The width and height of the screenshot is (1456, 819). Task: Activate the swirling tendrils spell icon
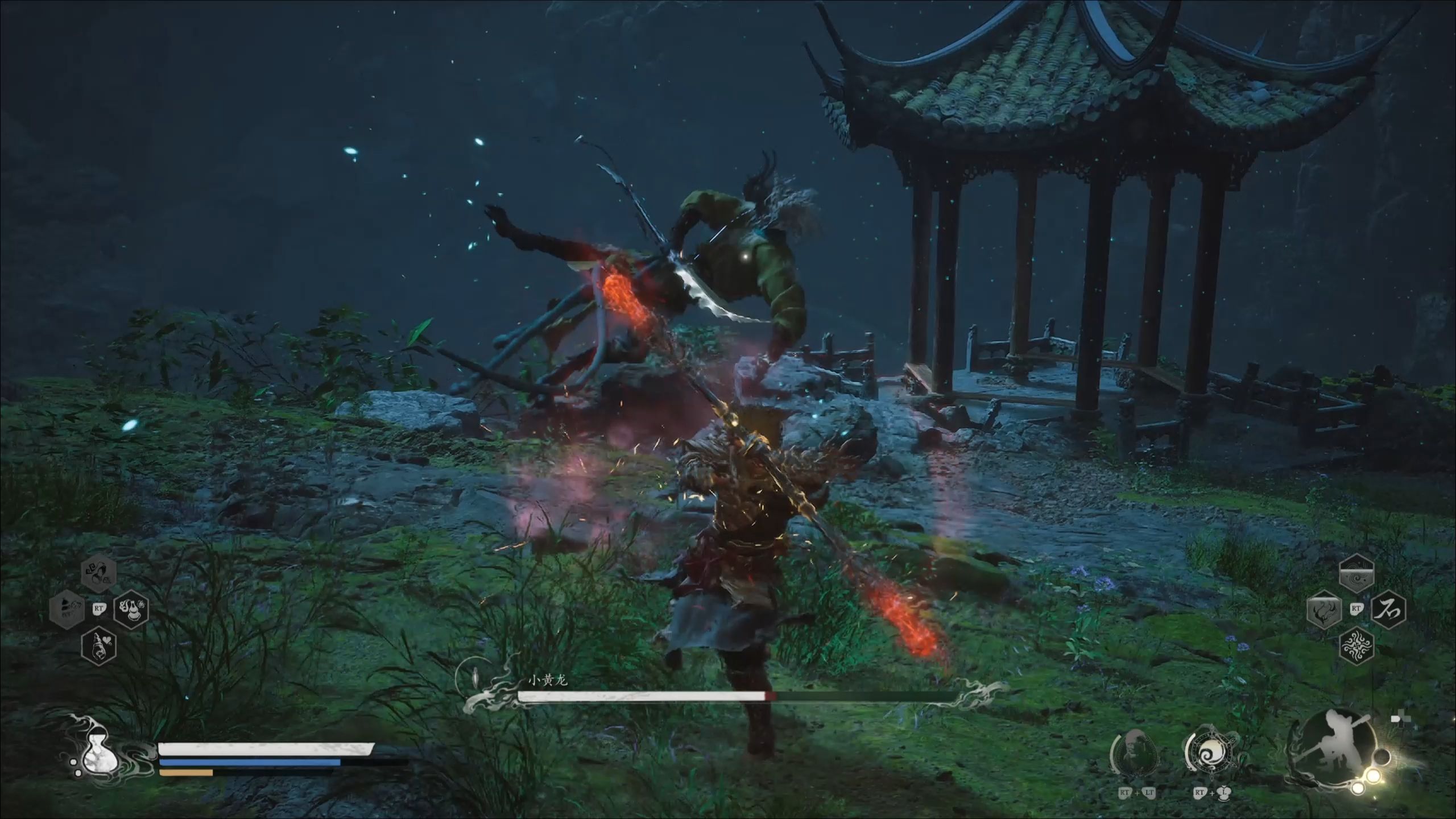click(1356, 646)
